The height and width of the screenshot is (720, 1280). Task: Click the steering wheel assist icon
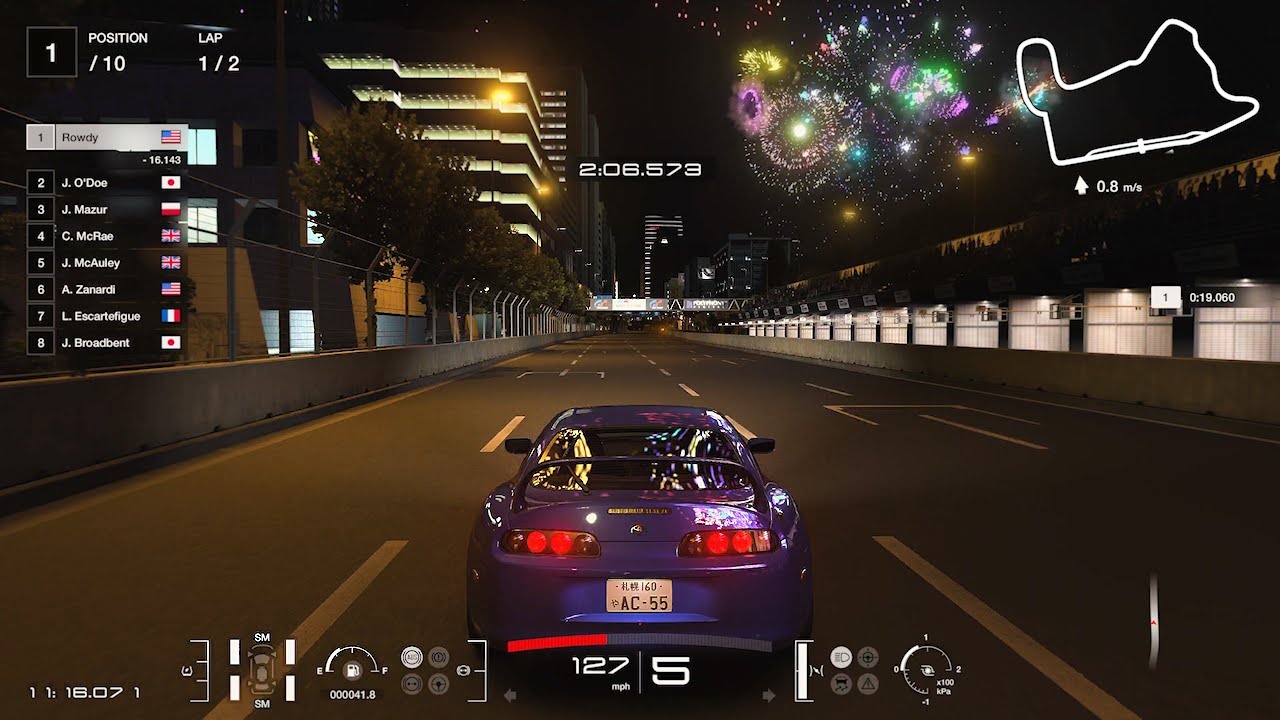pos(438,684)
